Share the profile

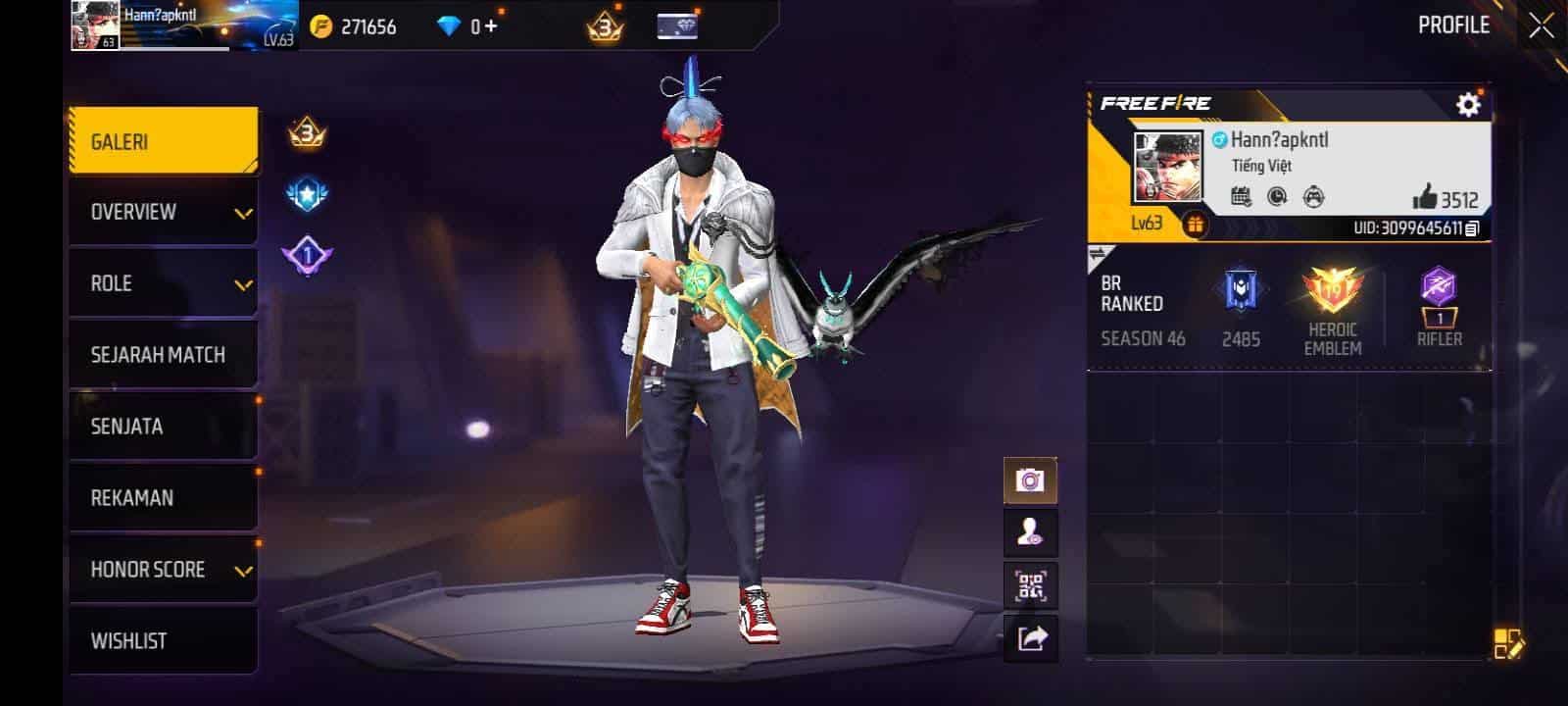[1030, 639]
